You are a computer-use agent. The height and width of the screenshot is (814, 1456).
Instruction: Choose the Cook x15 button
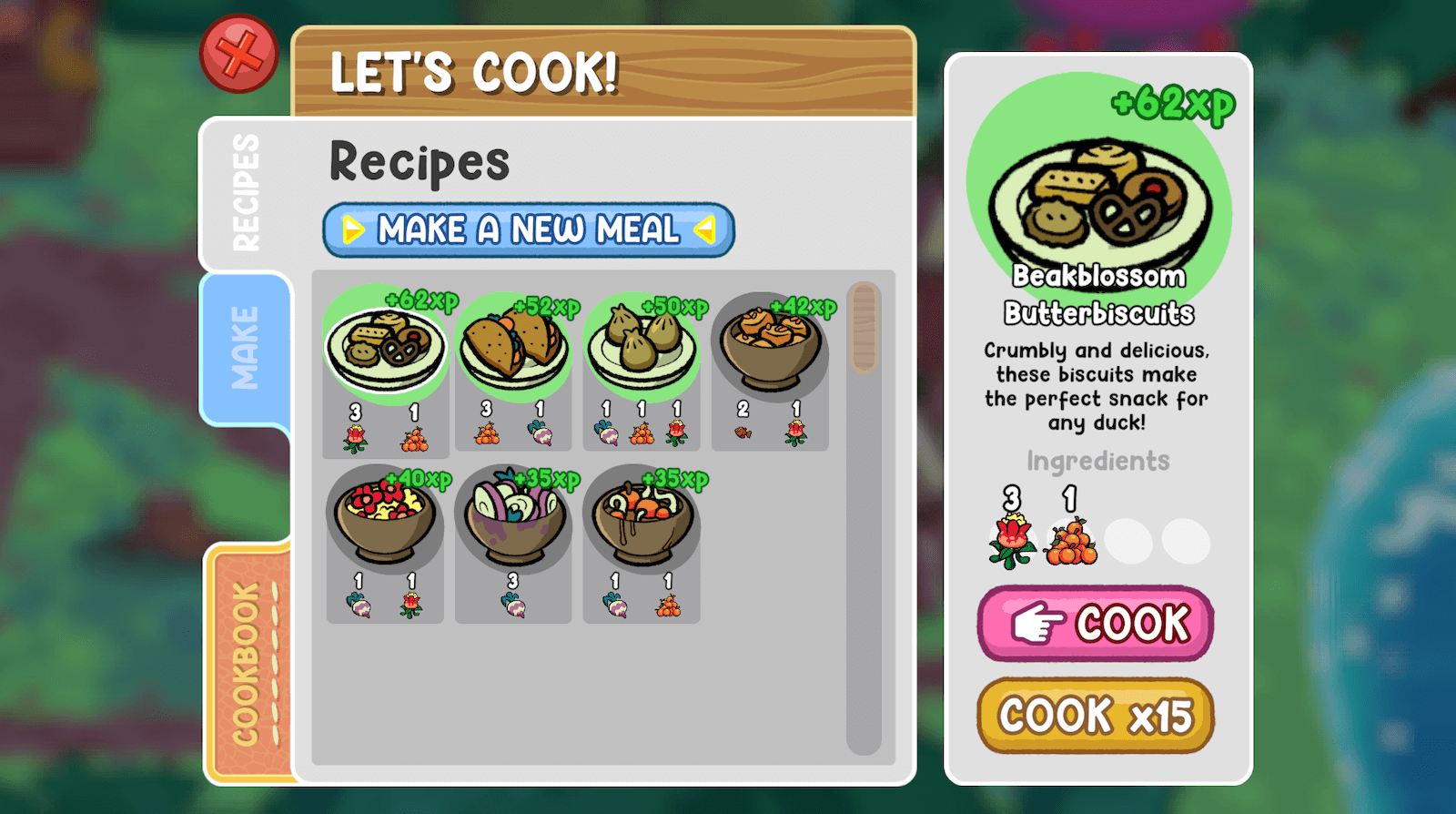[1096, 716]
